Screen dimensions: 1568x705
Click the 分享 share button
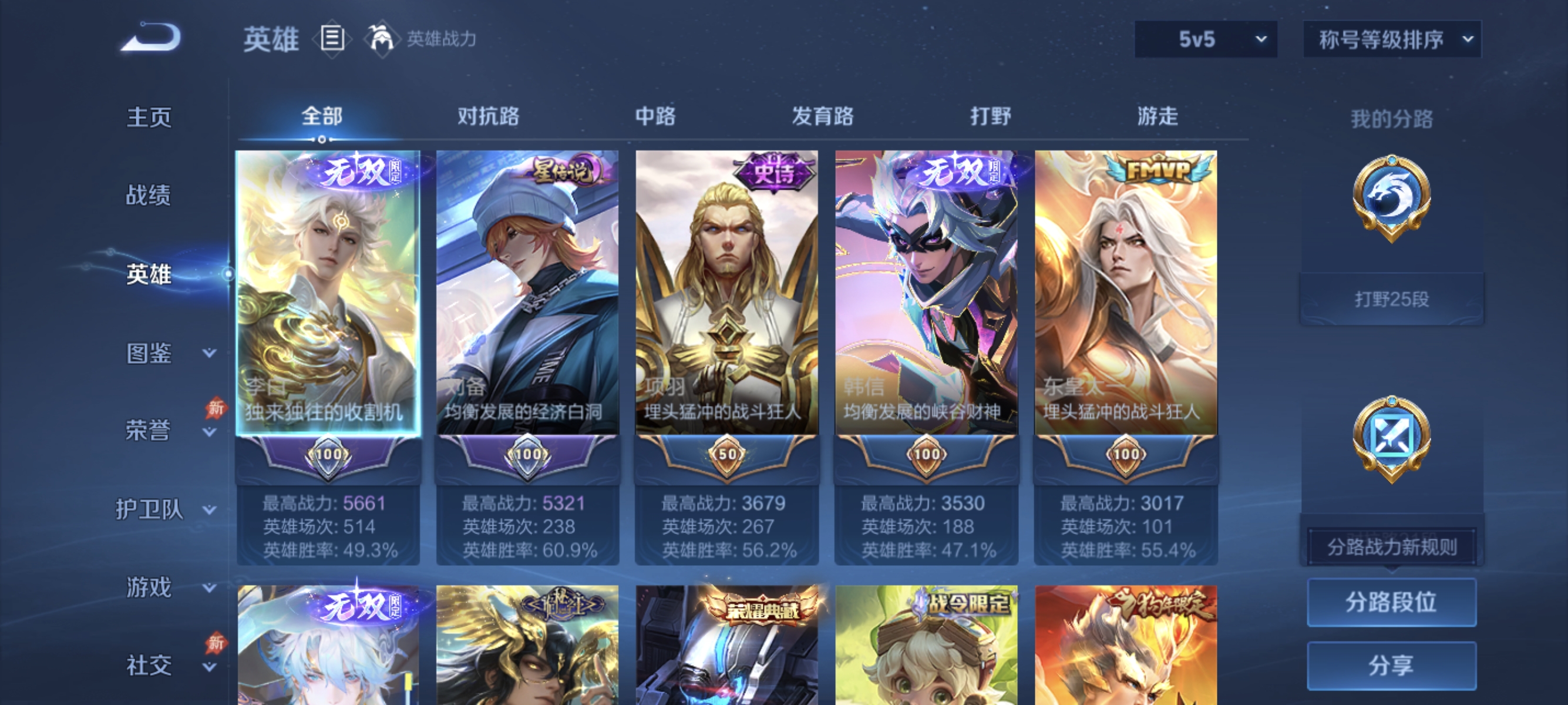click(x=1392, y=666)
